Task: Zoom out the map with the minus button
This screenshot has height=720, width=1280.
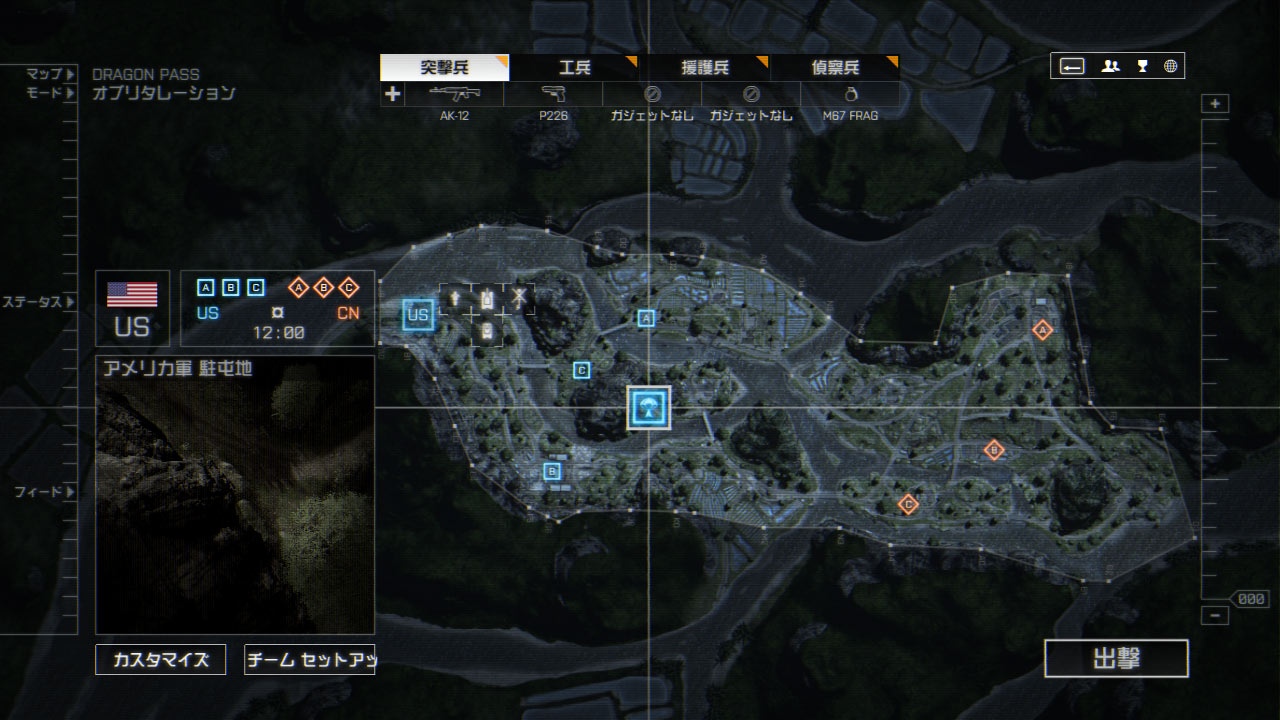Action: (1215, 616)
